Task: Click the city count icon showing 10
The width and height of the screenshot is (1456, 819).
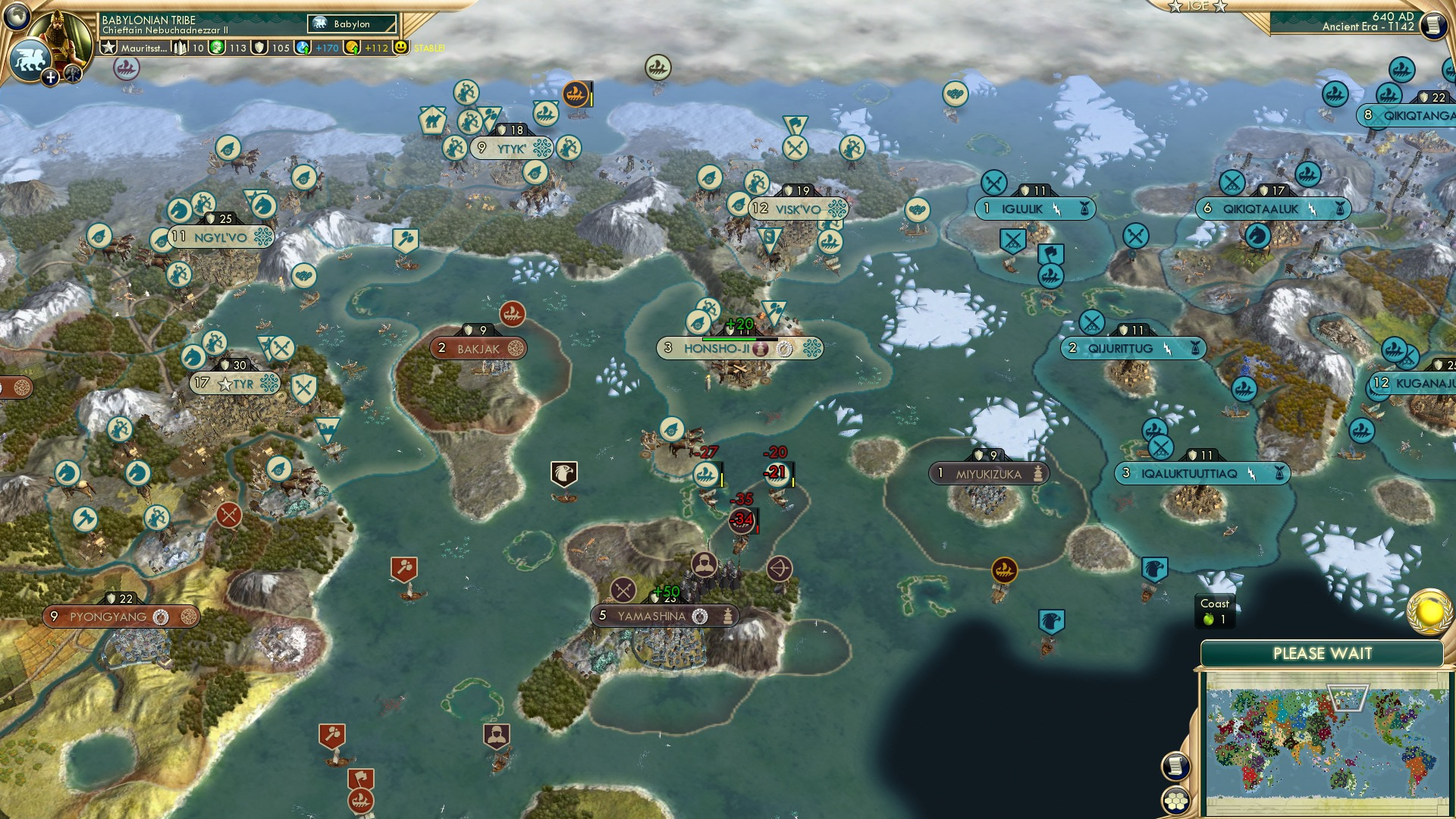Action: pos(180,48)
